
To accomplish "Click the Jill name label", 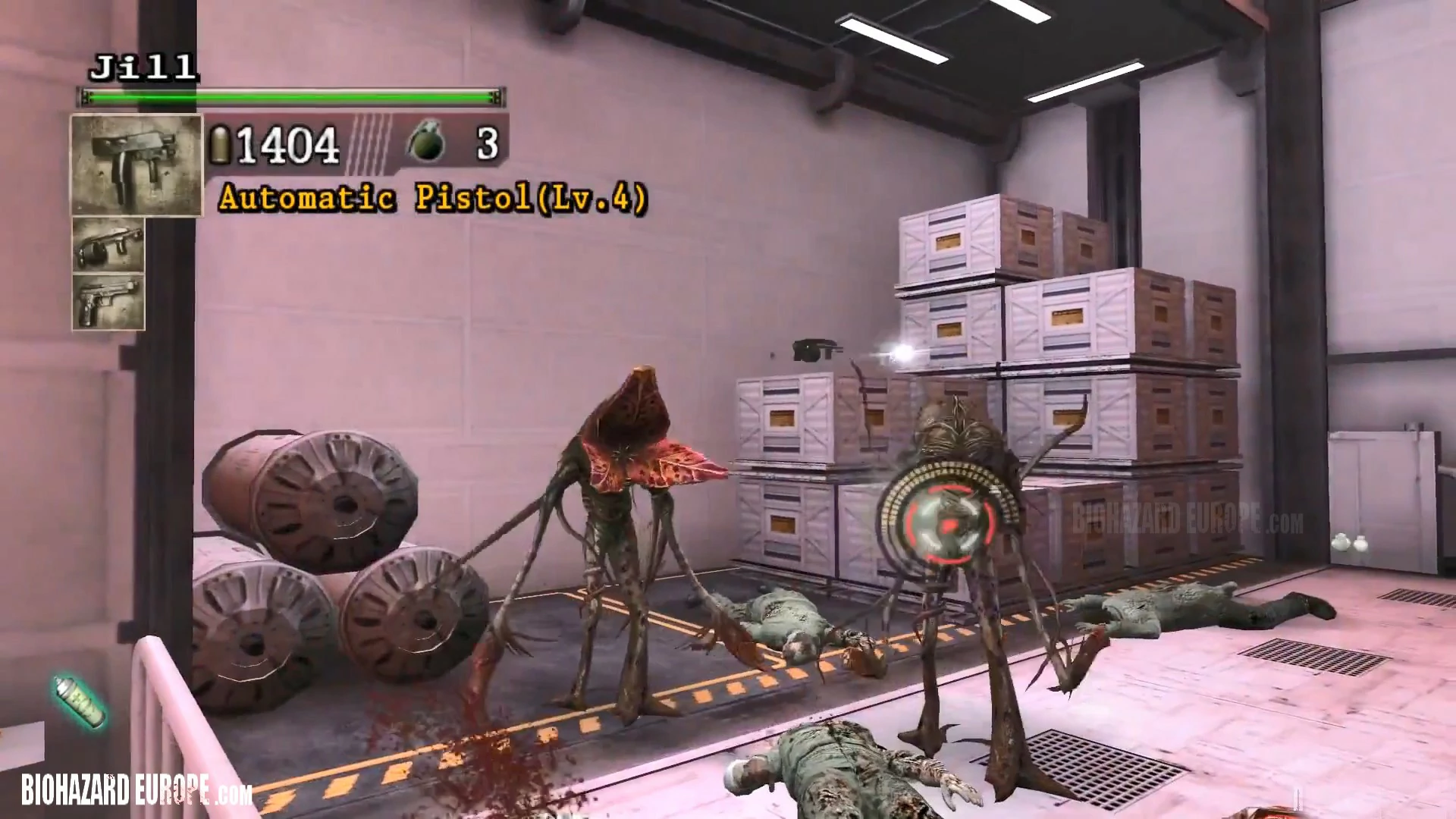I will 144,68.
